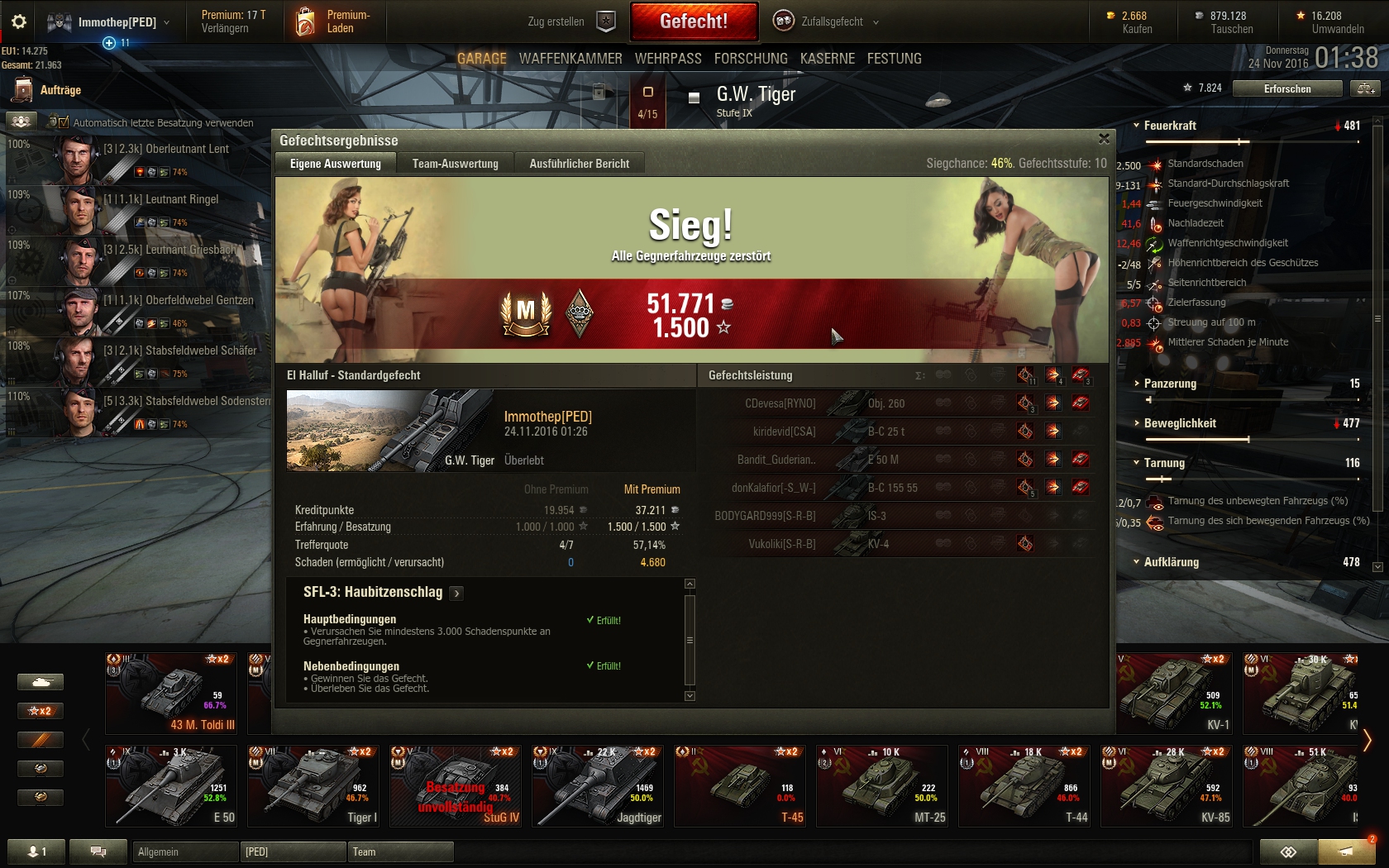
Task: Open the Ausführlicher Bericht tab
Action: [x=579, y=164]
